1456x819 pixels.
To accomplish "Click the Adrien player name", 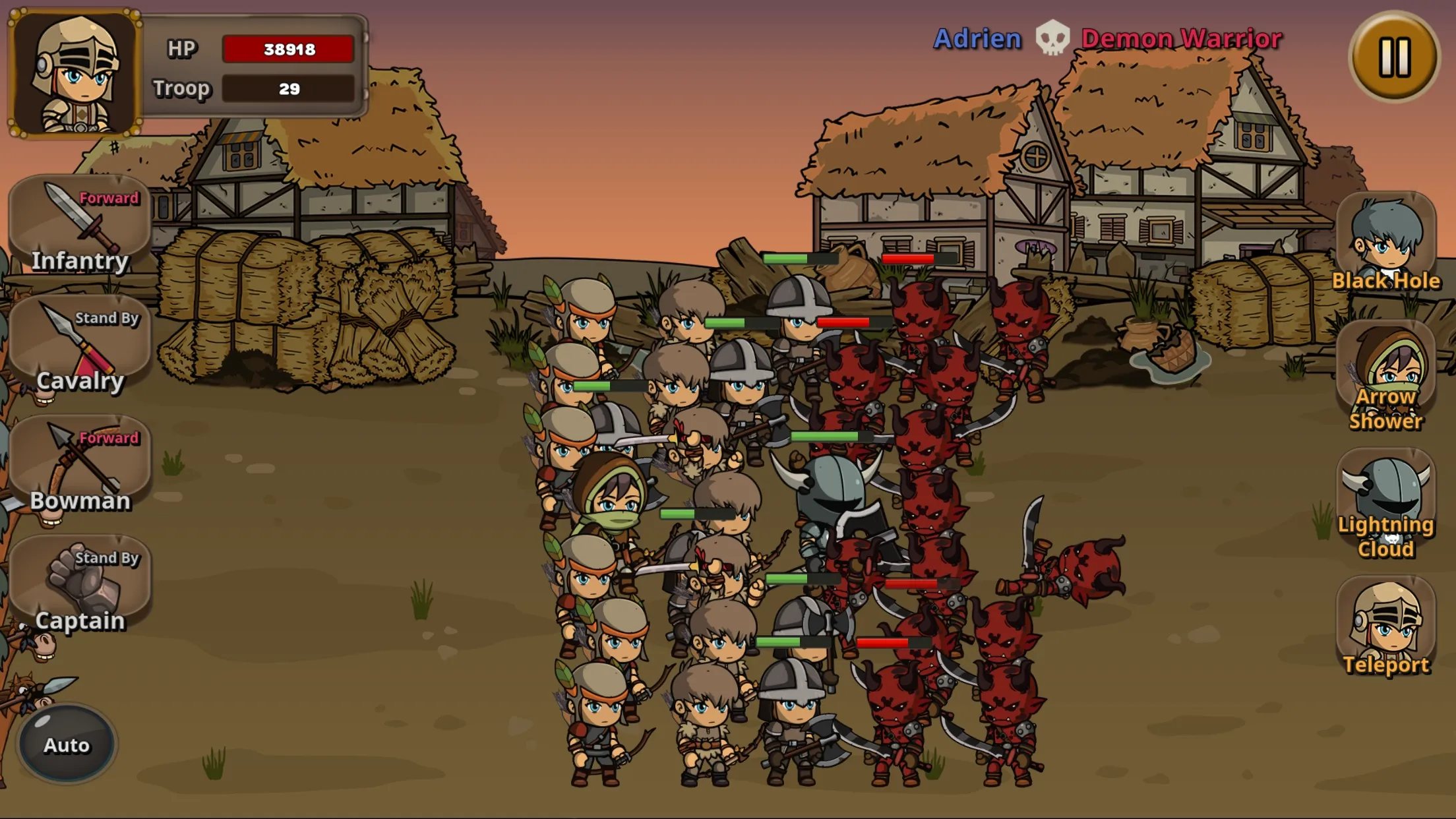I will pos(976,38).
